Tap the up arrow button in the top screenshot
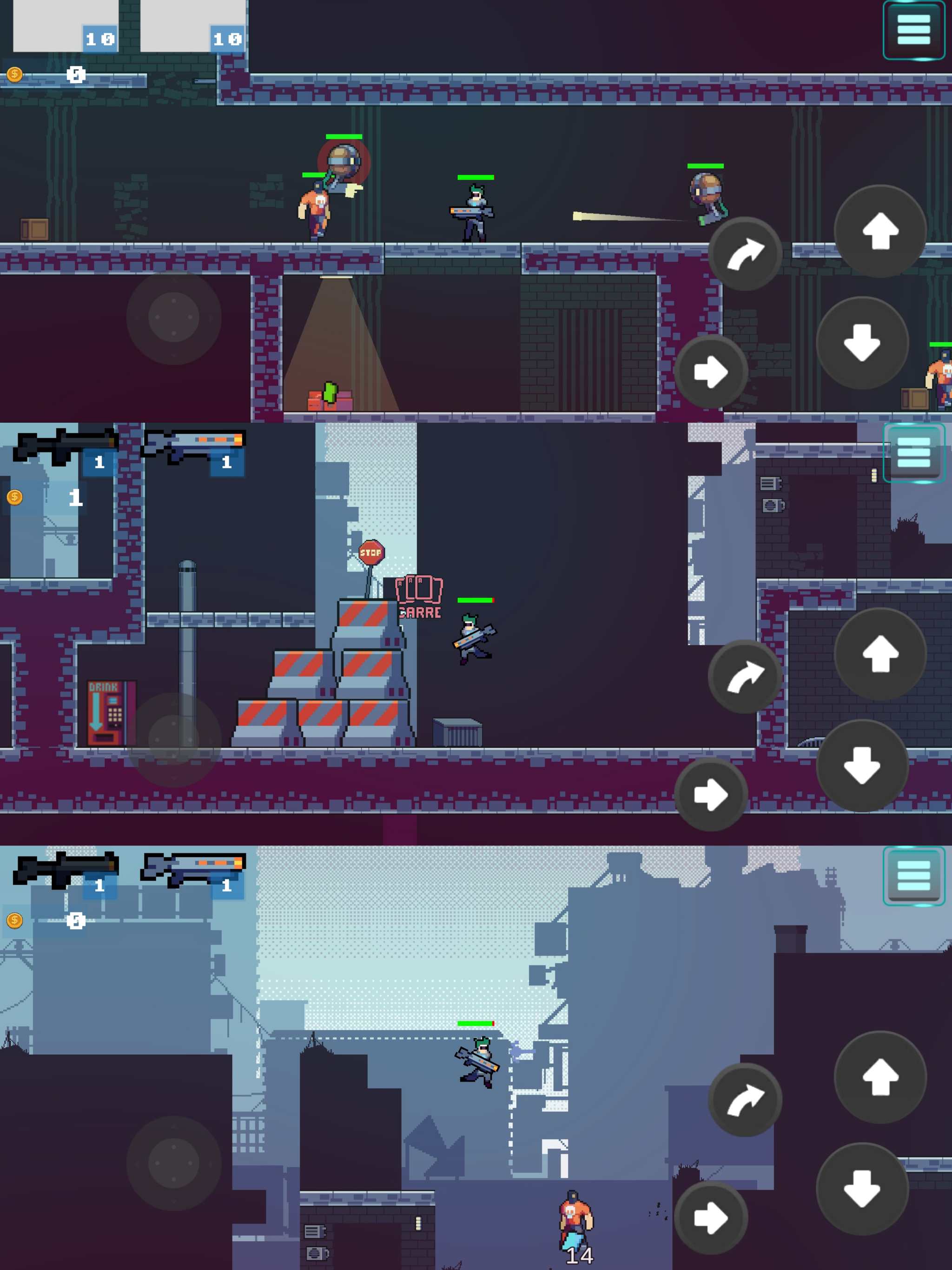Image resolution: width=952 pixels, height=1270 pixels. coord(879,232)
